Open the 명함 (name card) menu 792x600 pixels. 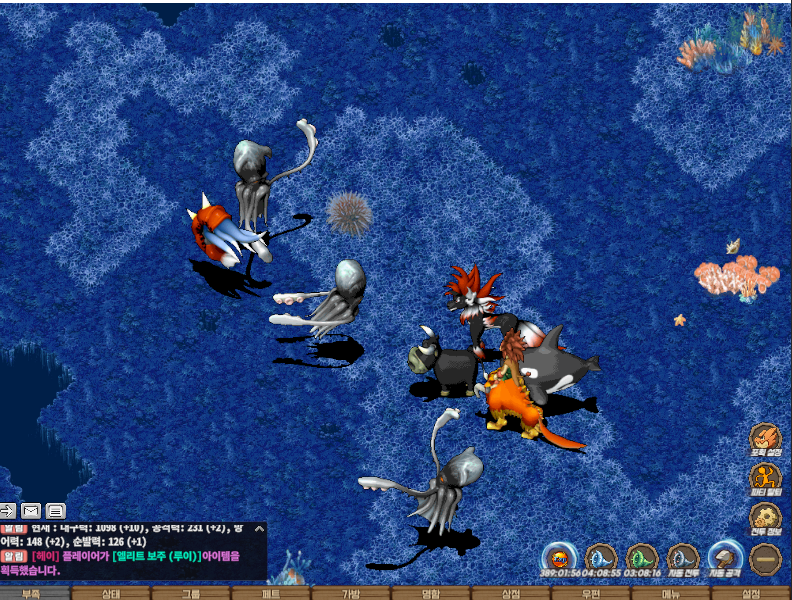tap(431, 593)
